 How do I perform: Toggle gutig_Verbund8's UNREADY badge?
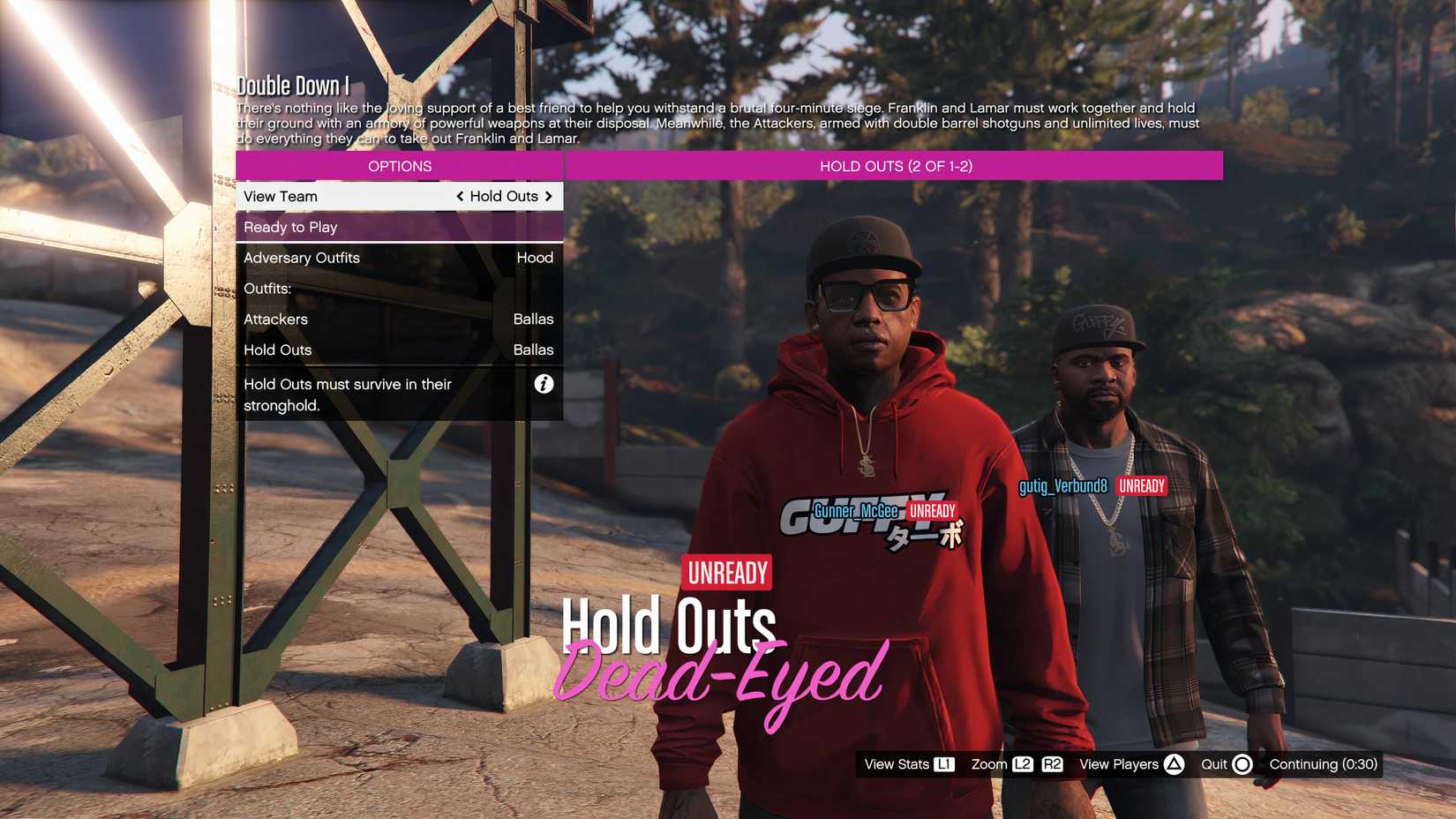coord(1140,485)
